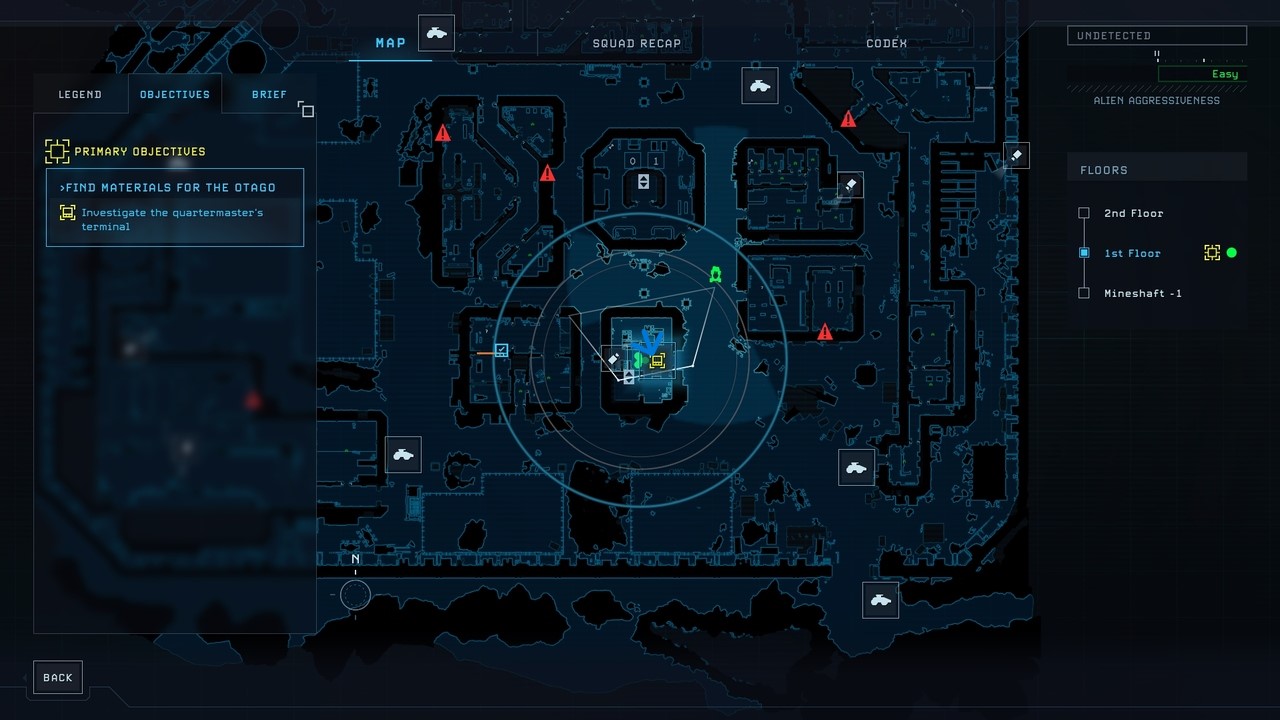The width and height of the screenshot is (1280, 720).
Task: Click the Alien Aggressiveness difficulty slider
Action: tap(1157, 58)
